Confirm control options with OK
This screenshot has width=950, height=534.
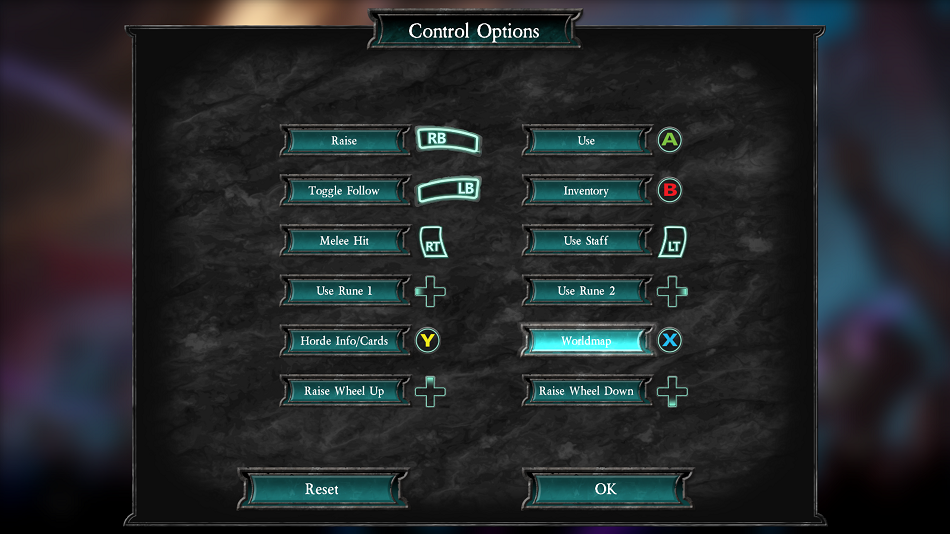click(x=606, y=489)
